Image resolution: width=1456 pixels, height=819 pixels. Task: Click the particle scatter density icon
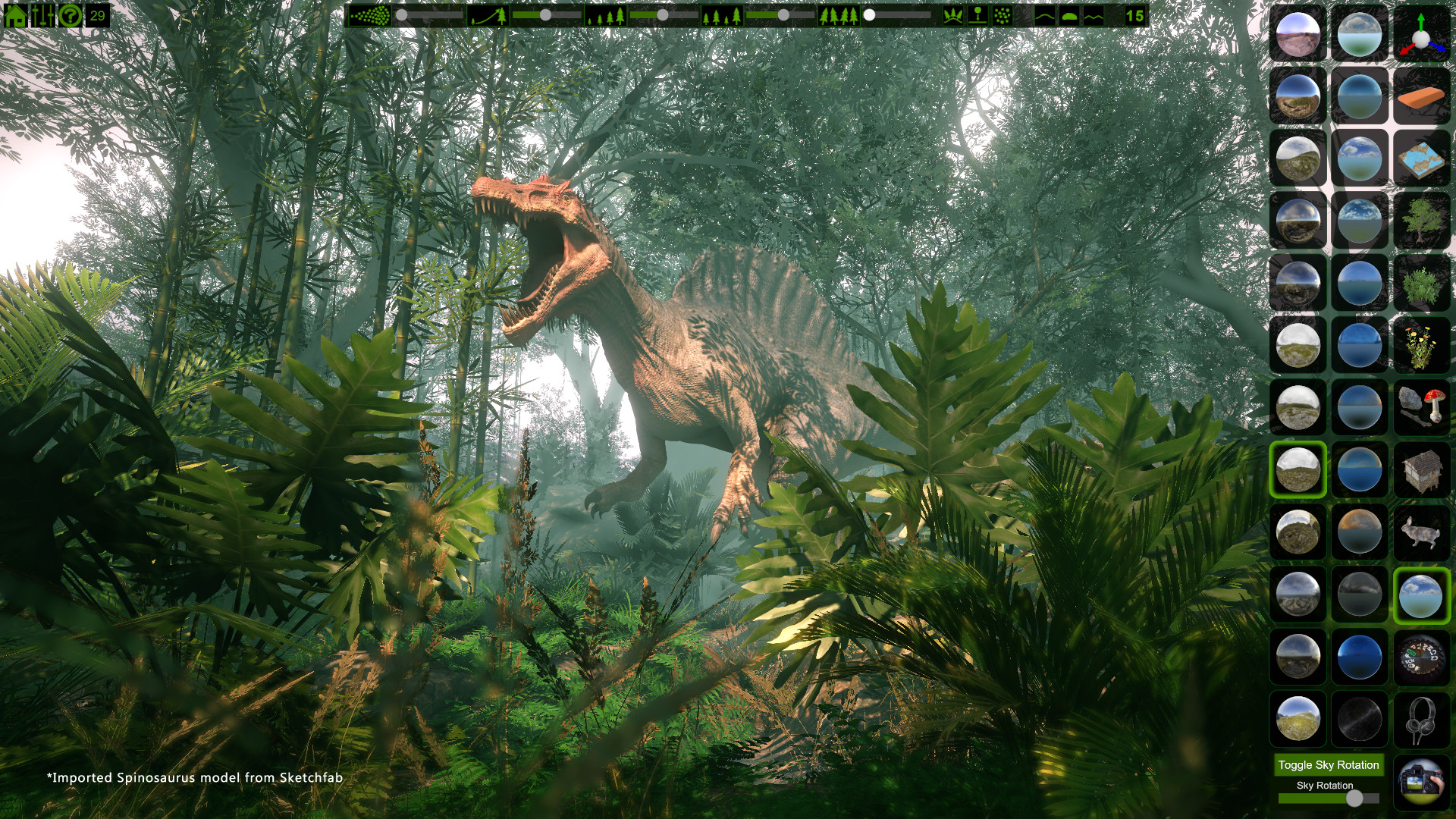372,14
